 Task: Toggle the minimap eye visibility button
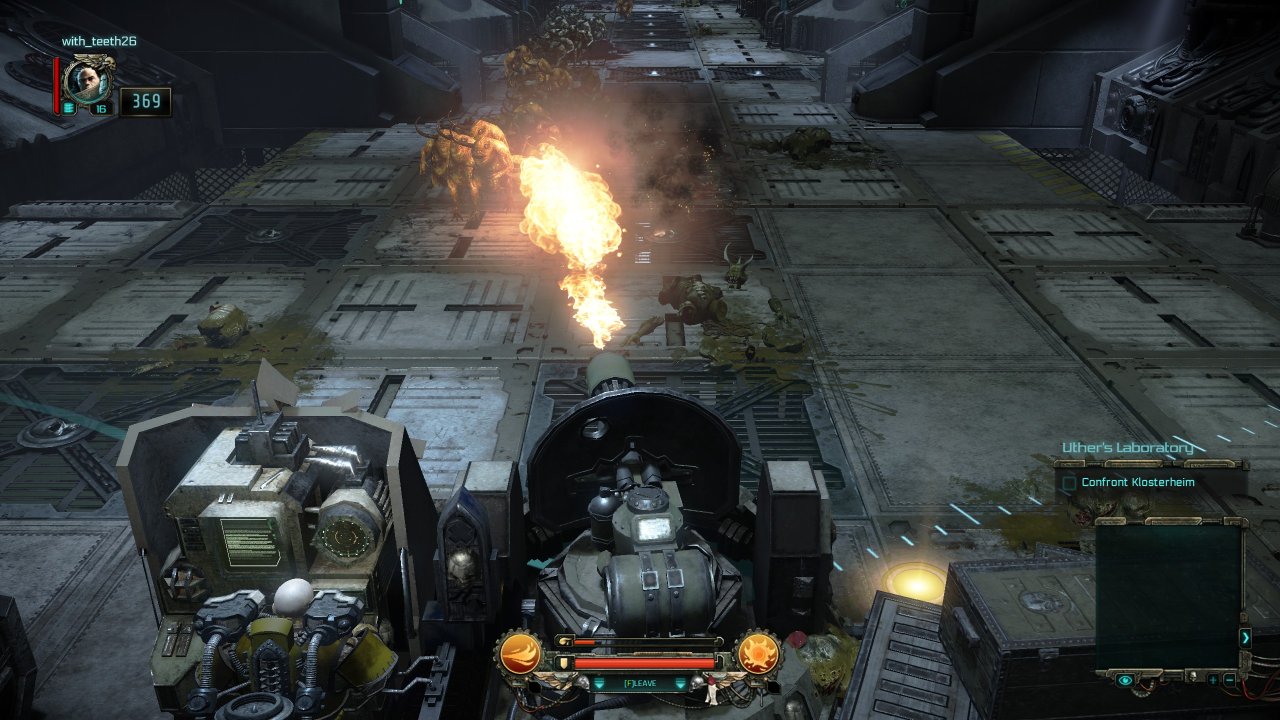1125,680
